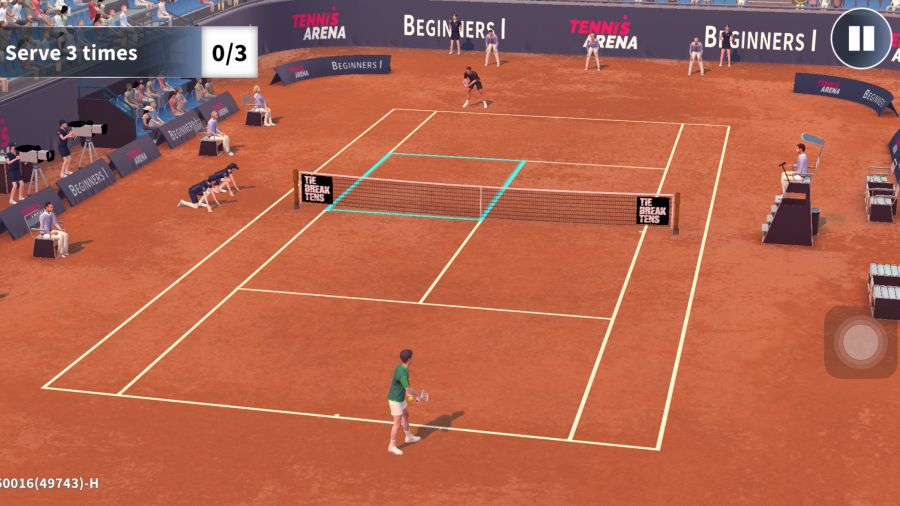This screenshot has width=900, height=506.
Task: Tap the virtual joystick control
Action: 860,342
